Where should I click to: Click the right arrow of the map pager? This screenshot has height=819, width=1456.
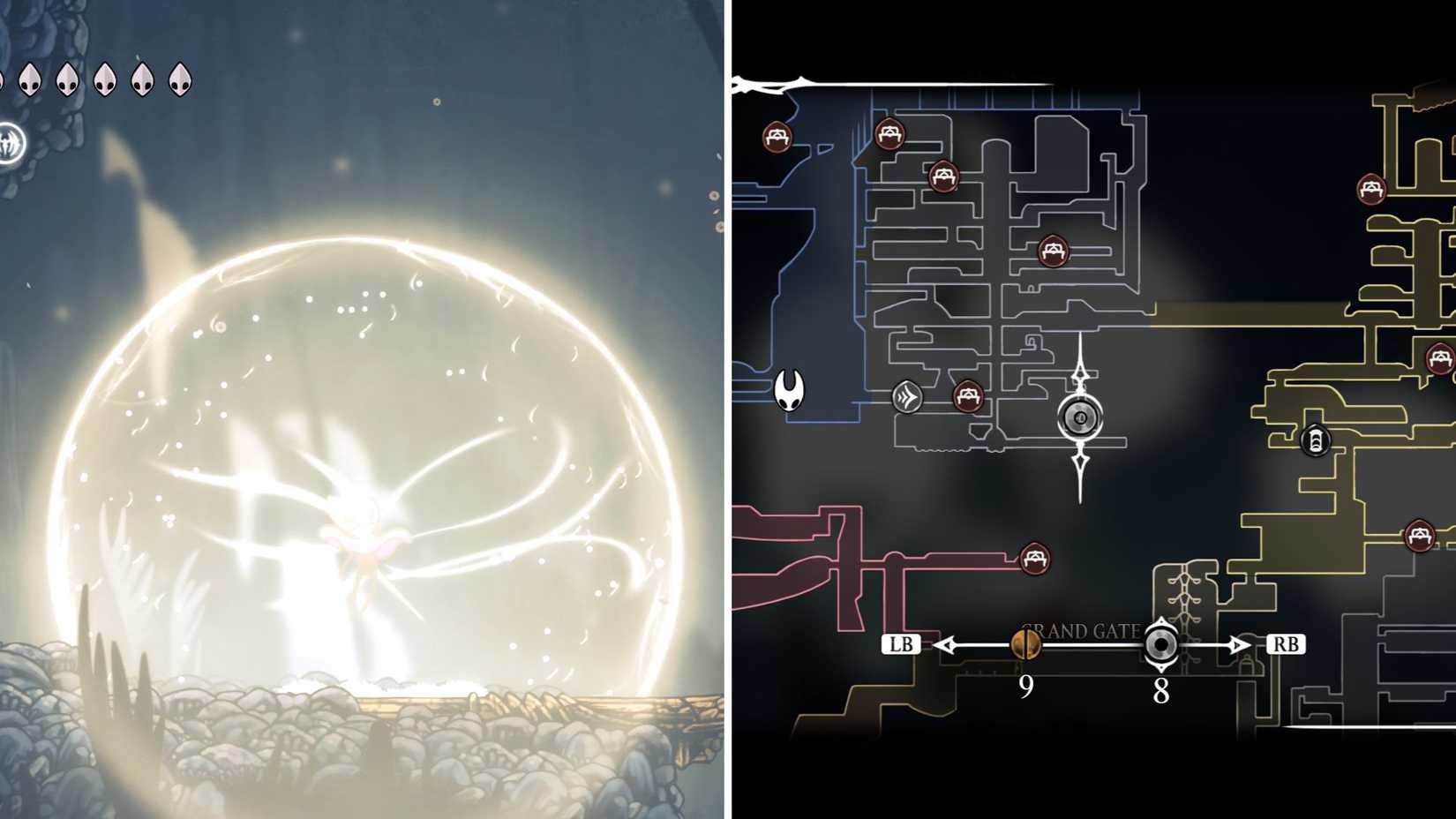click(x=1239, y=644)
